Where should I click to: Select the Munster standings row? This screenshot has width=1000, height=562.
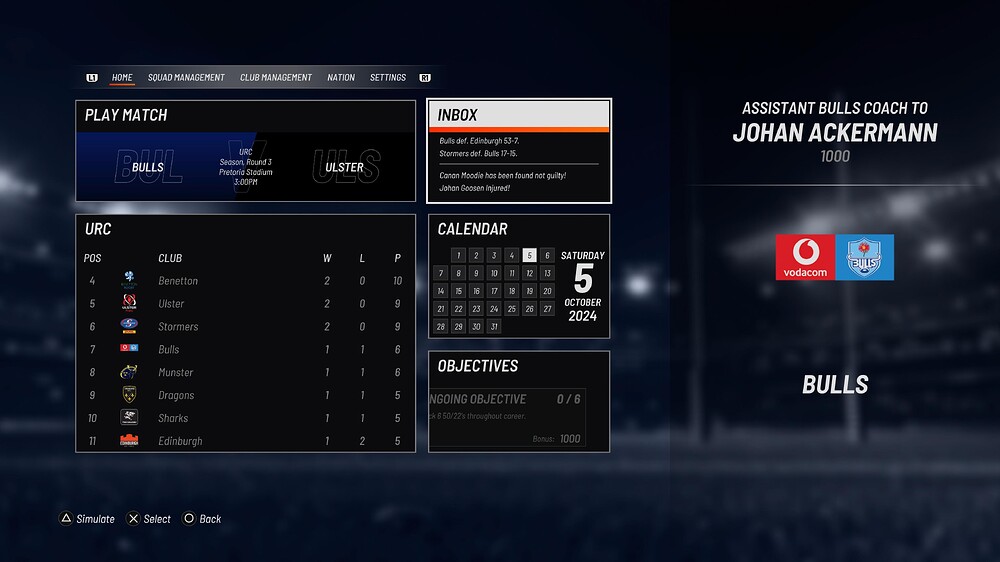click(x=246, y=373)
